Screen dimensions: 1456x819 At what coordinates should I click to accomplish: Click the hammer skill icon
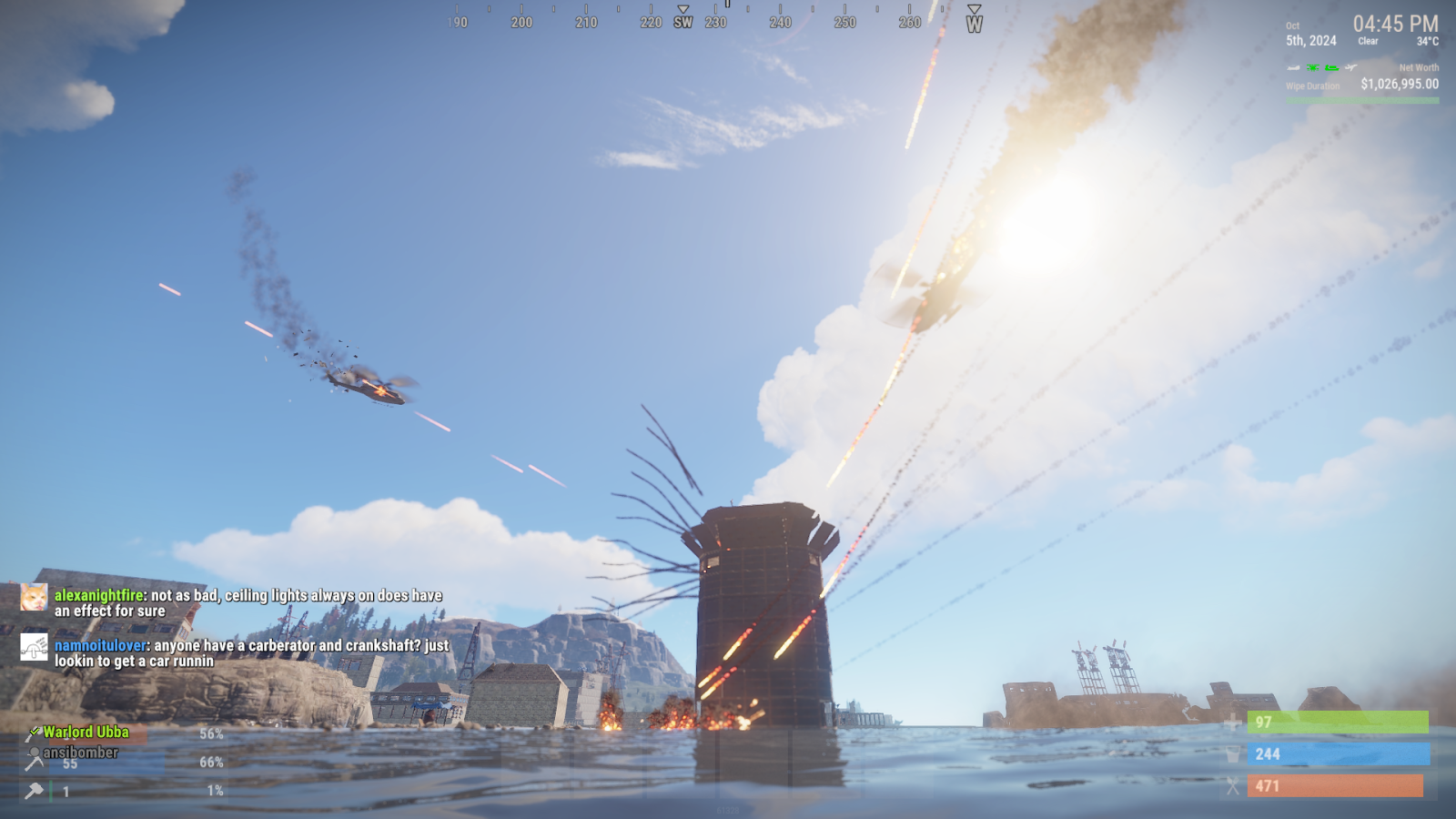click(x=34, y=791)
